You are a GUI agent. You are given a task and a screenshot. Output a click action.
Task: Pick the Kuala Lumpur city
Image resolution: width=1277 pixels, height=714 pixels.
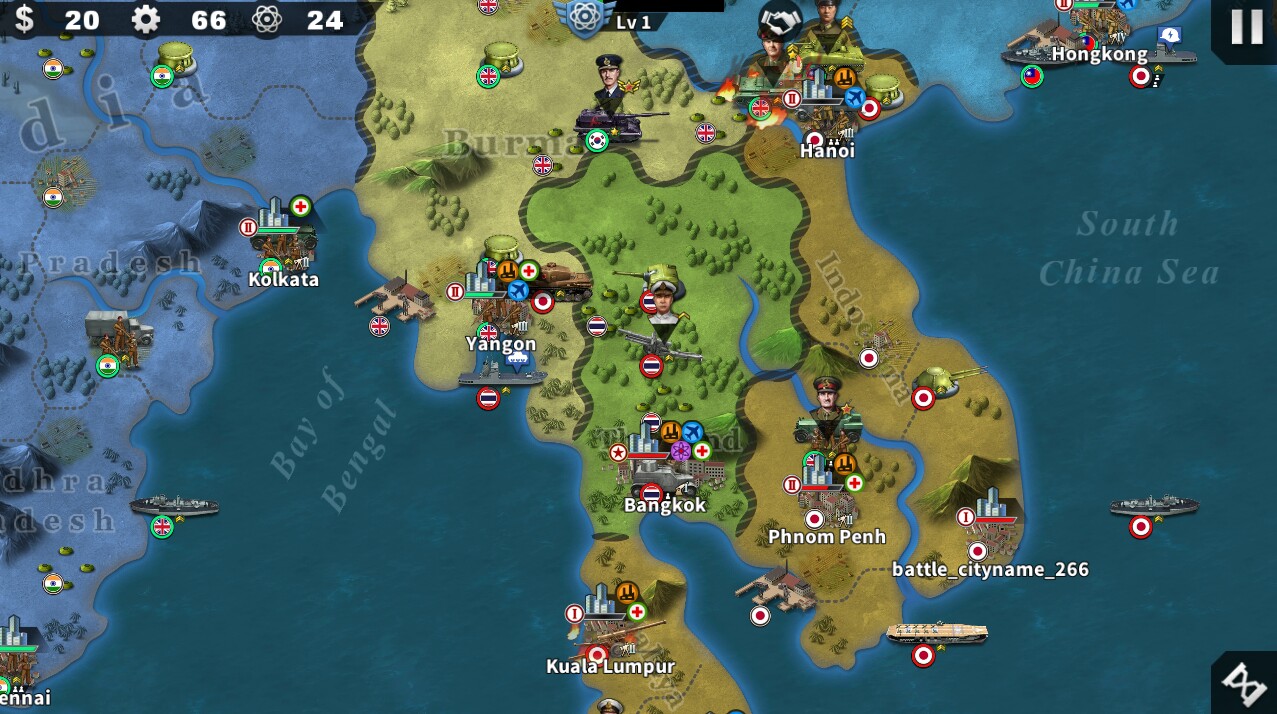609,626
